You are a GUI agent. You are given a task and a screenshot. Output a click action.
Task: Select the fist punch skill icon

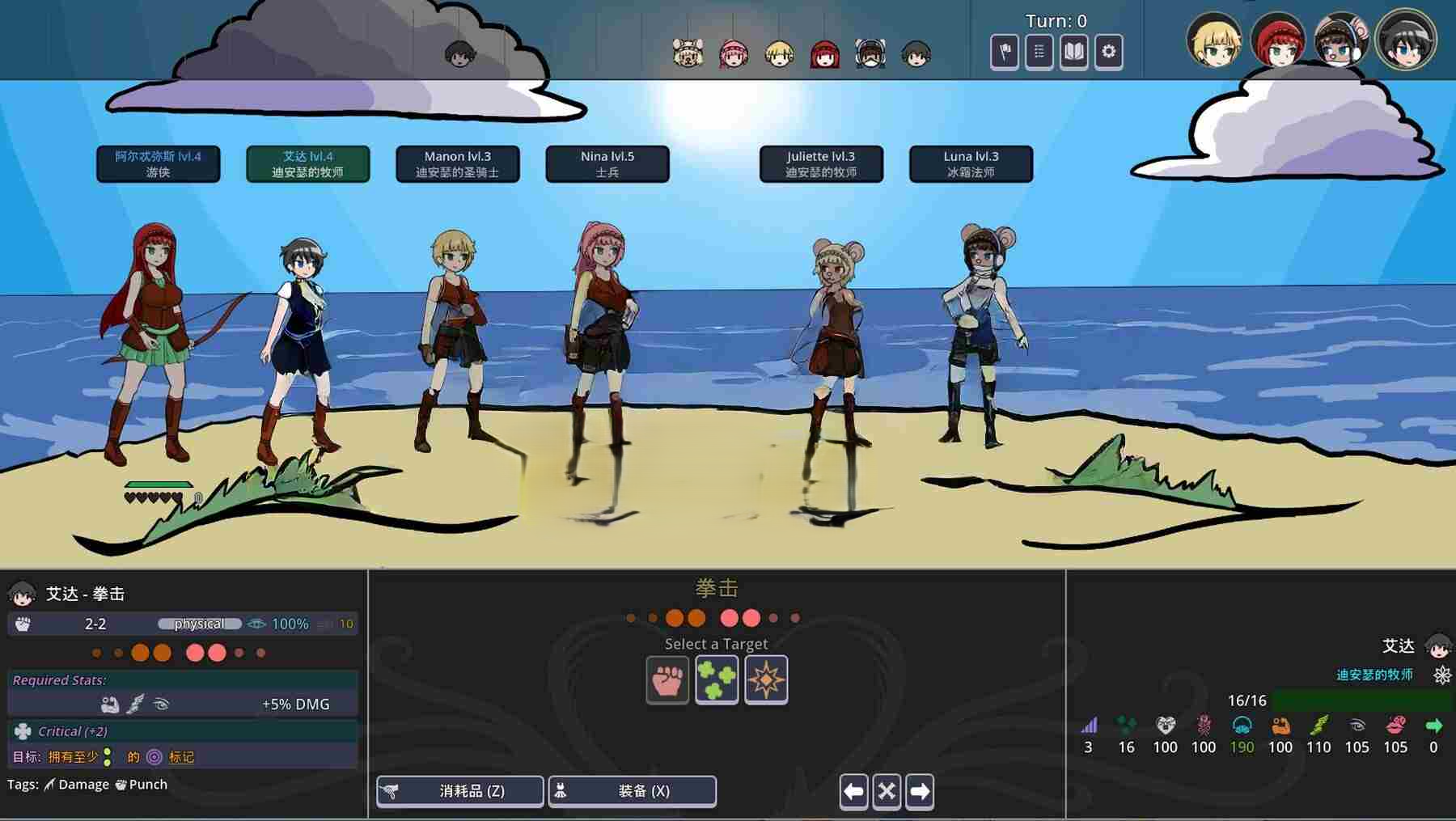click(x=667, y=679)
